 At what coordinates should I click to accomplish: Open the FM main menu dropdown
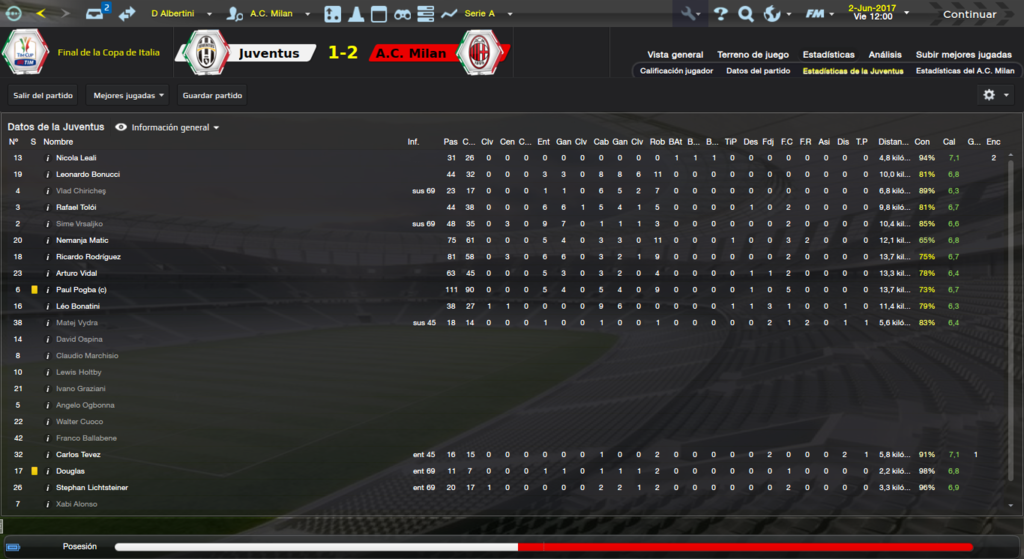coord(821,14)
